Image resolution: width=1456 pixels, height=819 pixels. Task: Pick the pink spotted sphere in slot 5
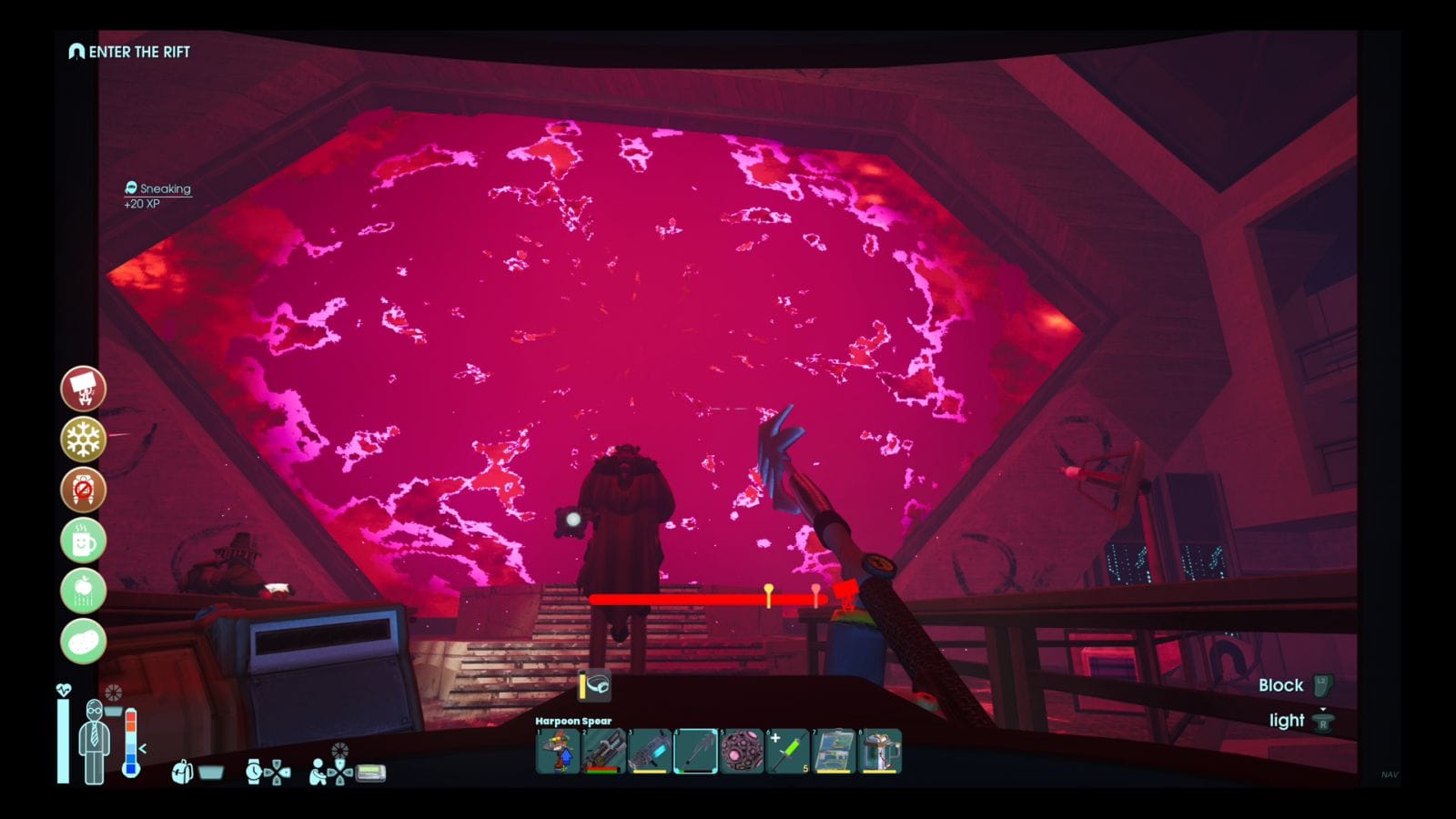click(x=742, y=752)
